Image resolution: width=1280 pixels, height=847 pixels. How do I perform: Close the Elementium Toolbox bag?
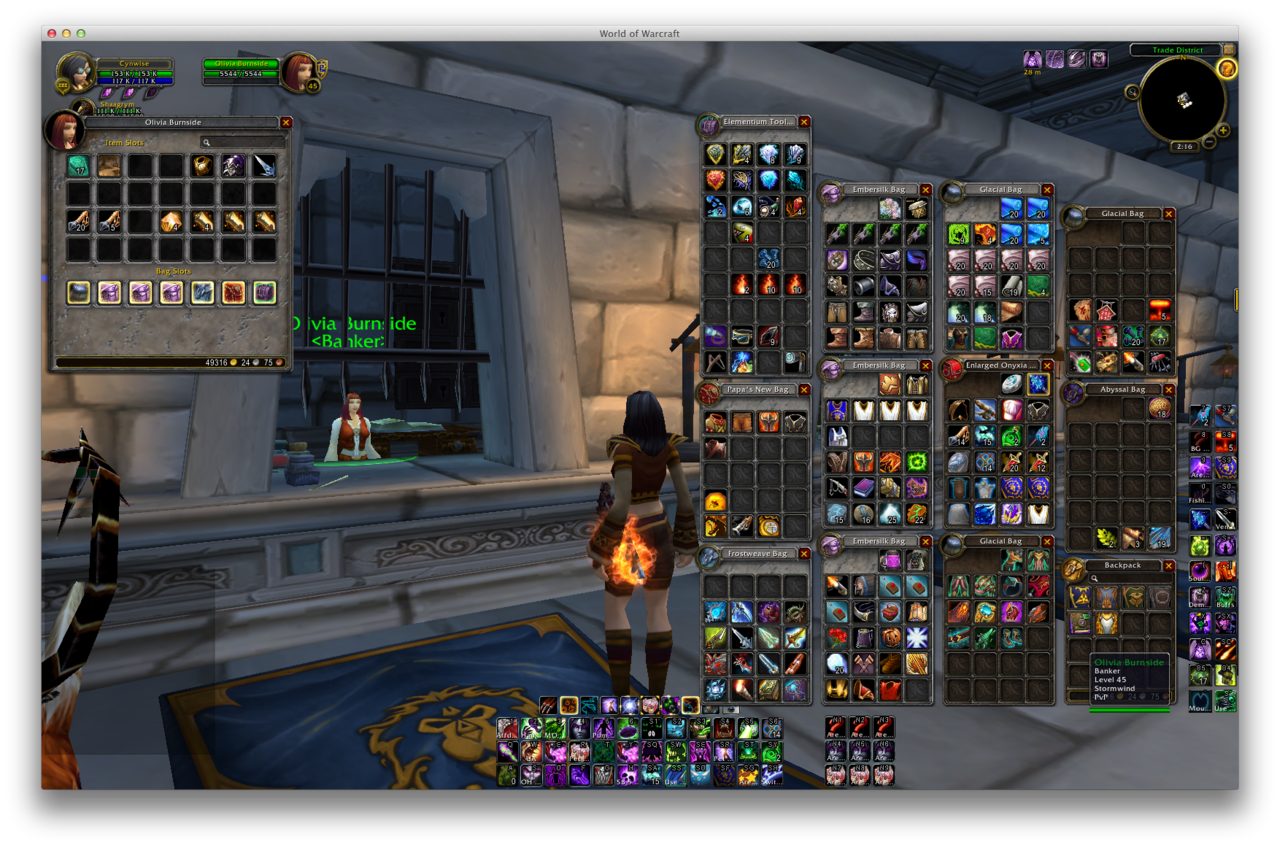click(804, 122)
